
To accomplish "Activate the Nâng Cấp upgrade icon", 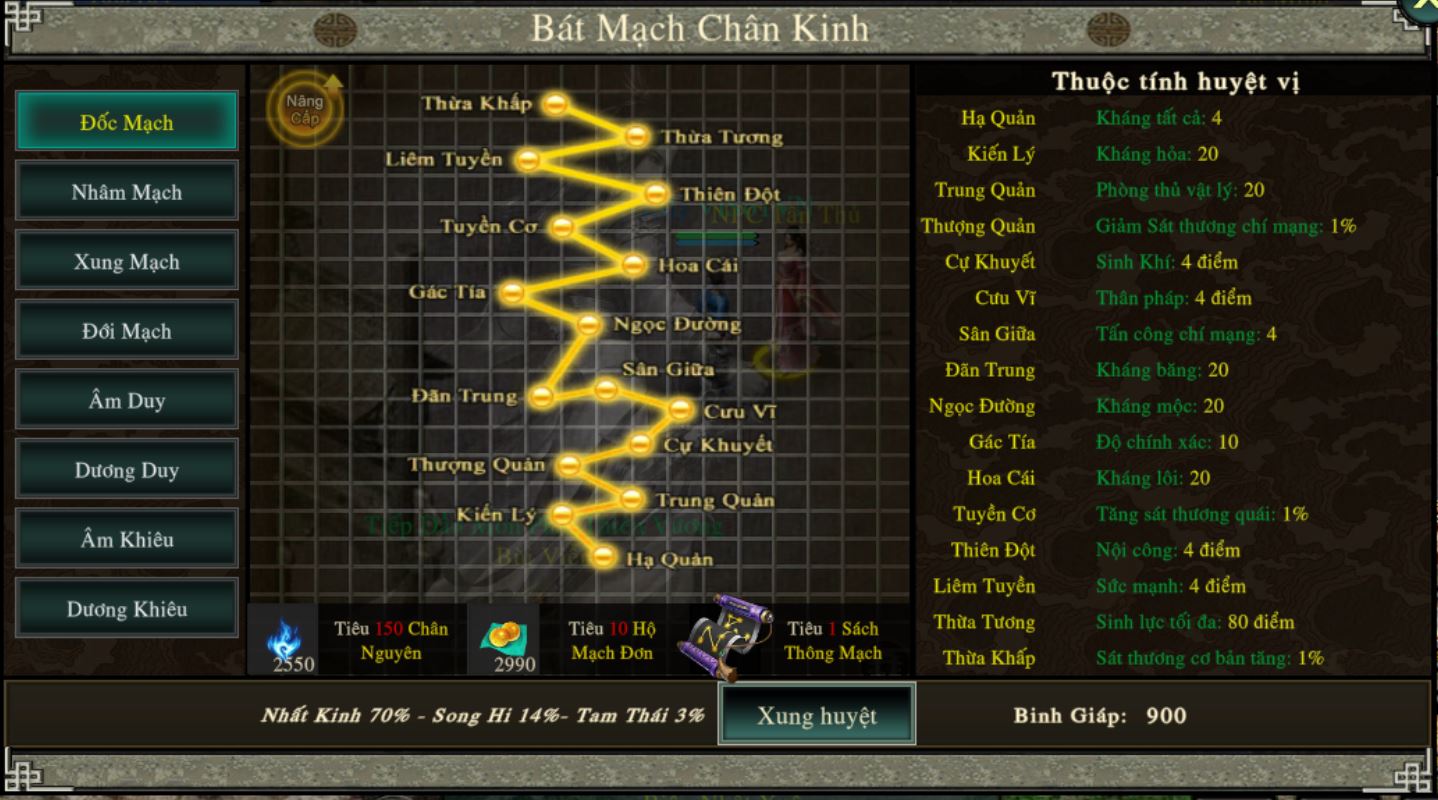I will (305, 109).
